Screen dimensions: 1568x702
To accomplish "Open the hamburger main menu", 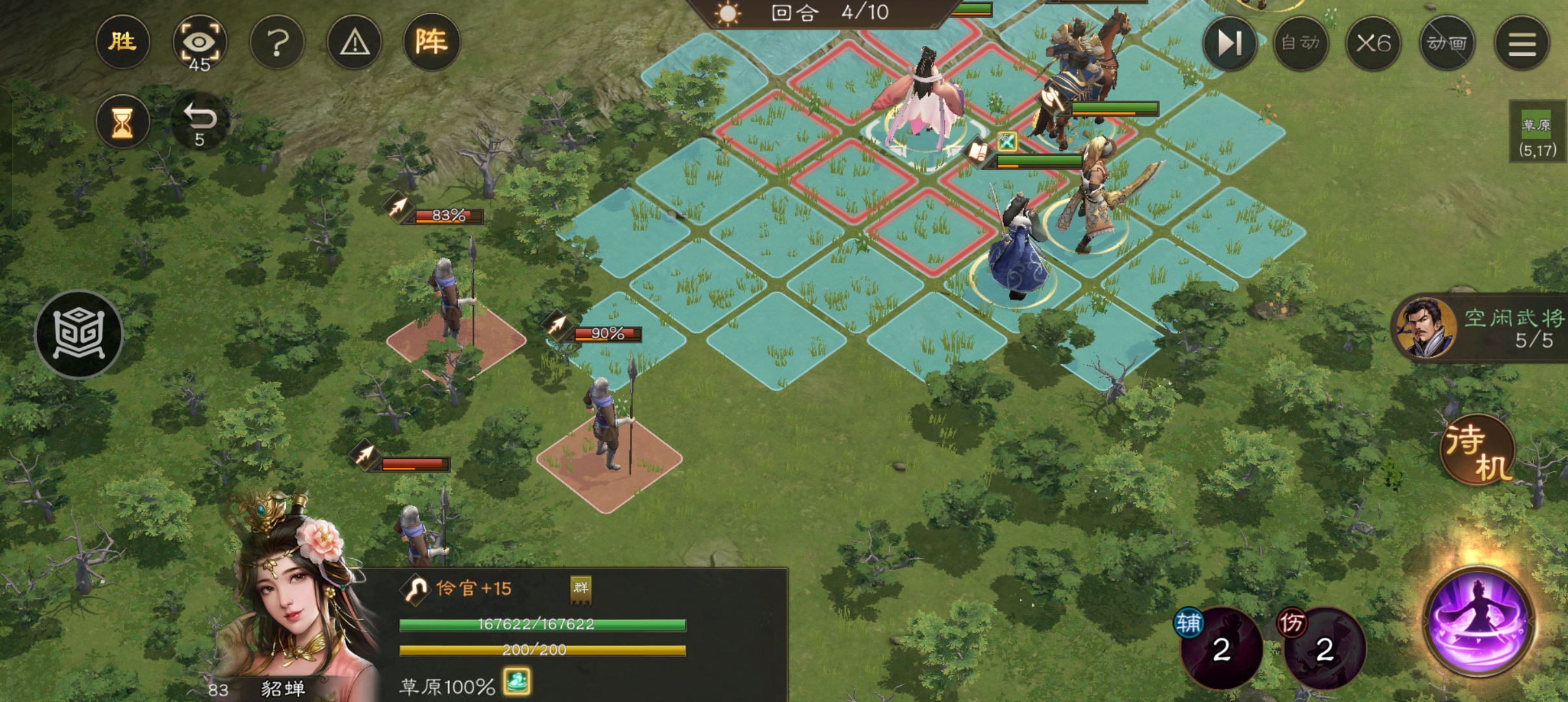I will click(1522, 44).
